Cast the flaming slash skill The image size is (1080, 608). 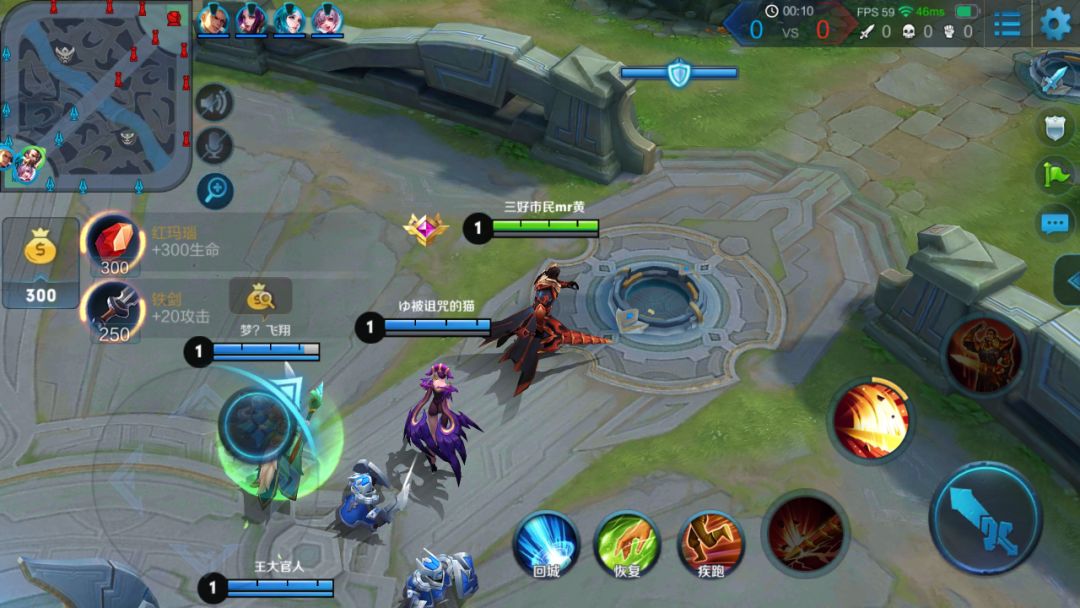pos(871,420)
